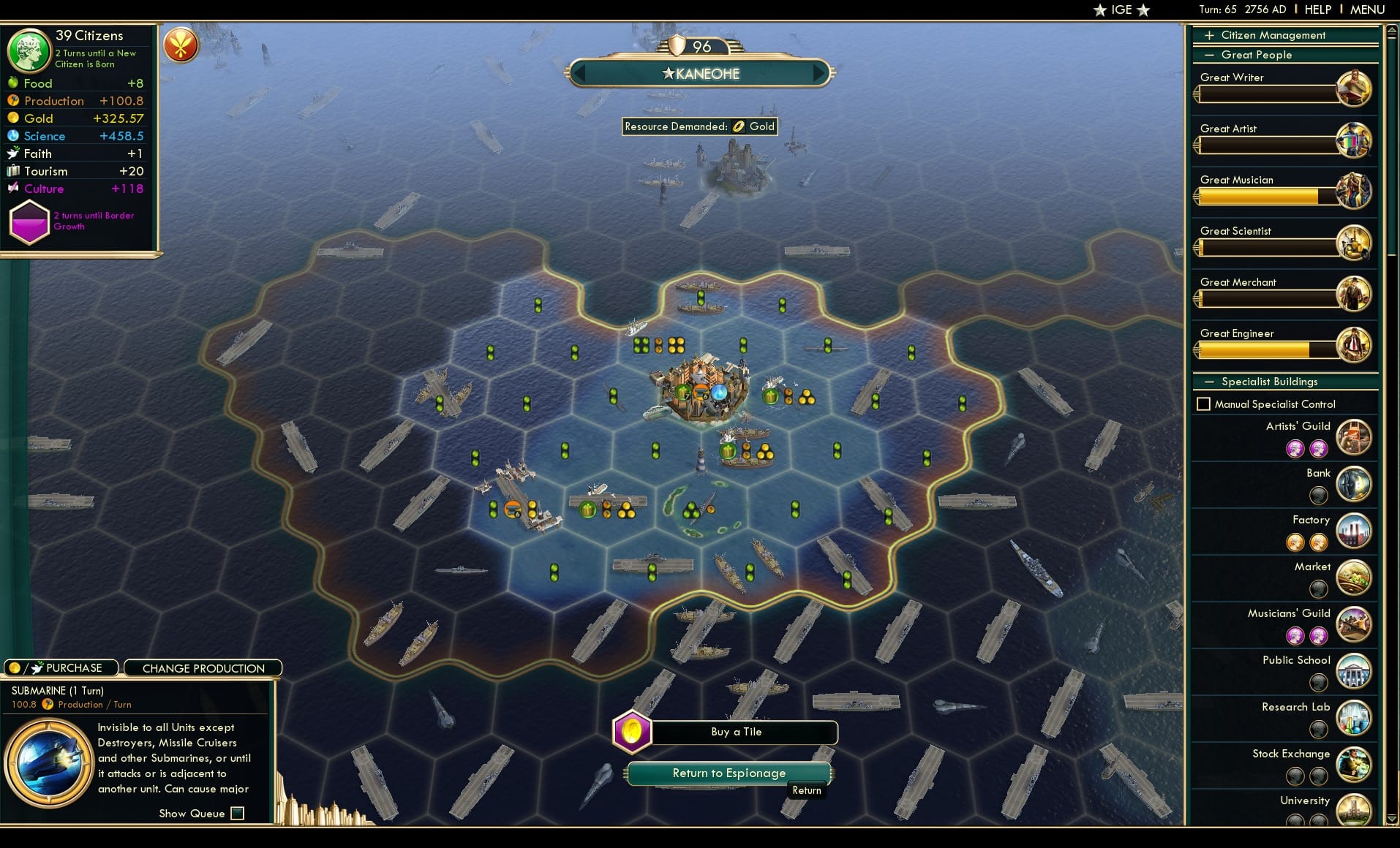
Task: Enable Manual Specialist Control
Action: 1204,403
